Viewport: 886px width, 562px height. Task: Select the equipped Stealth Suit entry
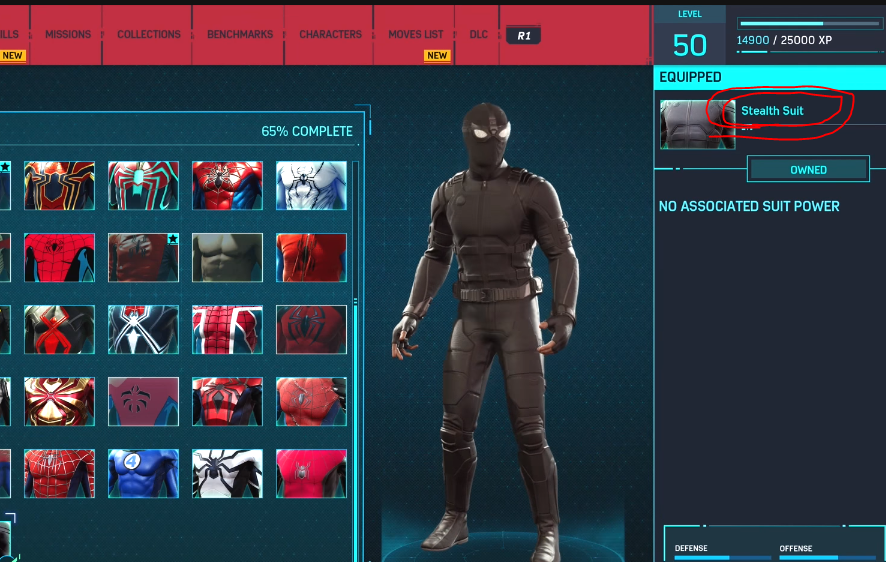pos(772,111)
